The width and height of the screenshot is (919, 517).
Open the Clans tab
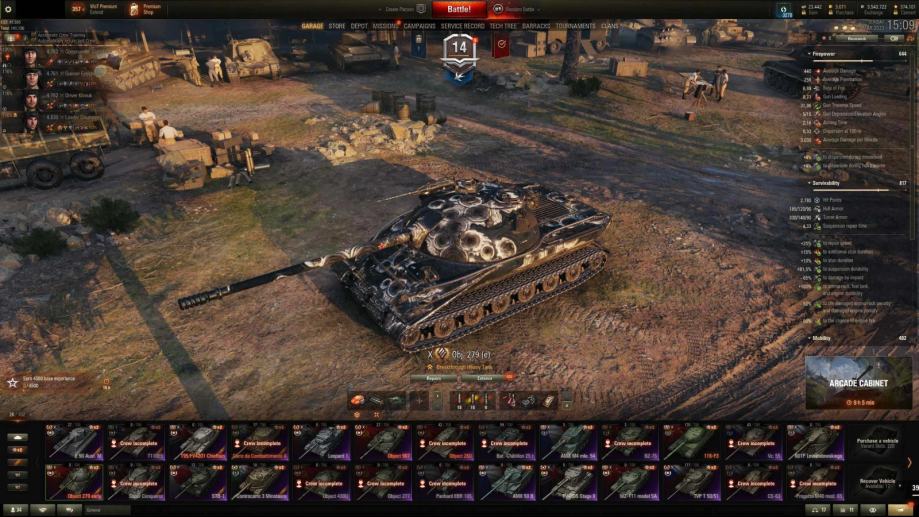pyautogui.click(x=610, y=26)
